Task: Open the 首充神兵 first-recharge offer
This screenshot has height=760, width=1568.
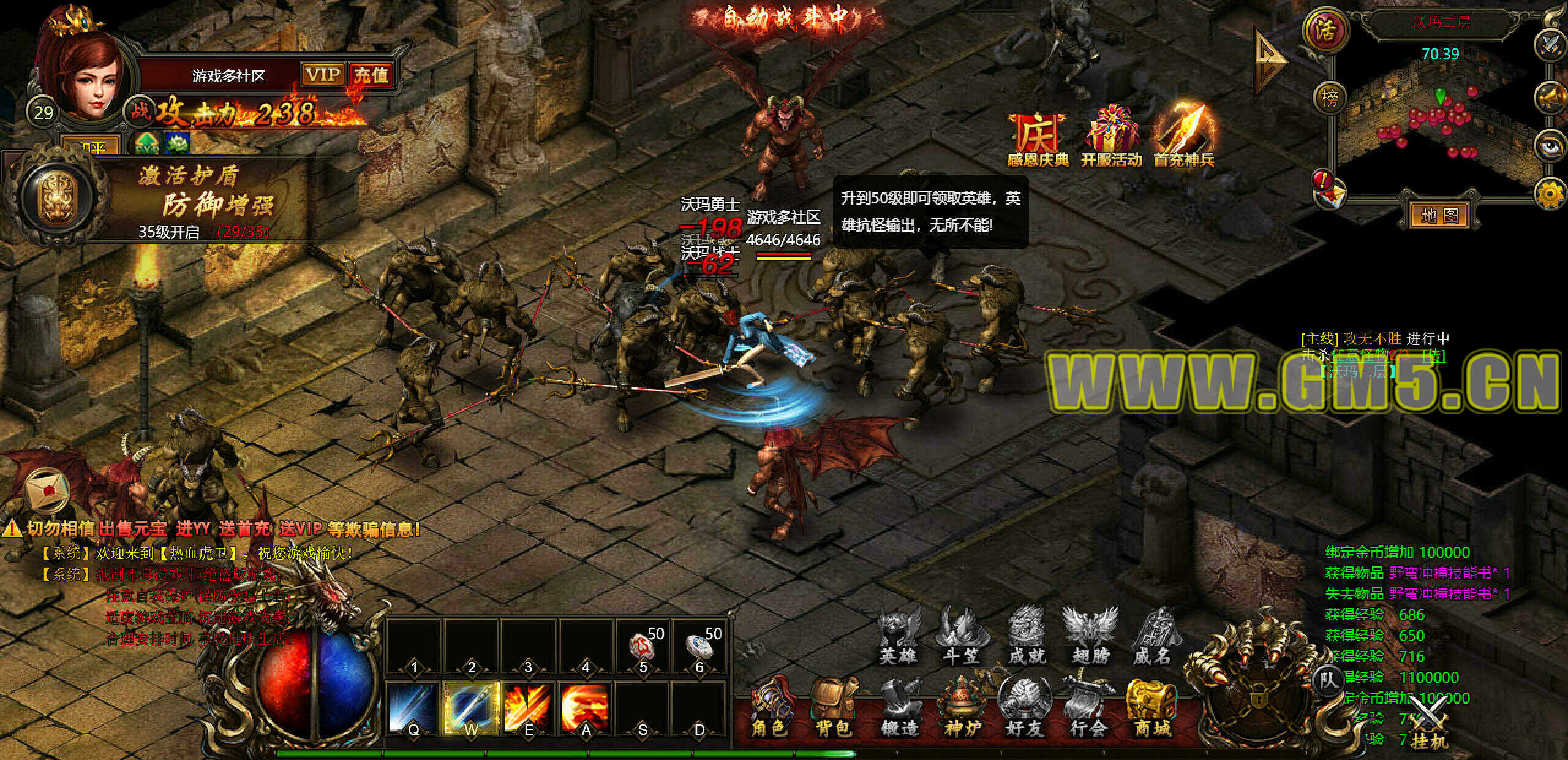Action: point(1183,139)
